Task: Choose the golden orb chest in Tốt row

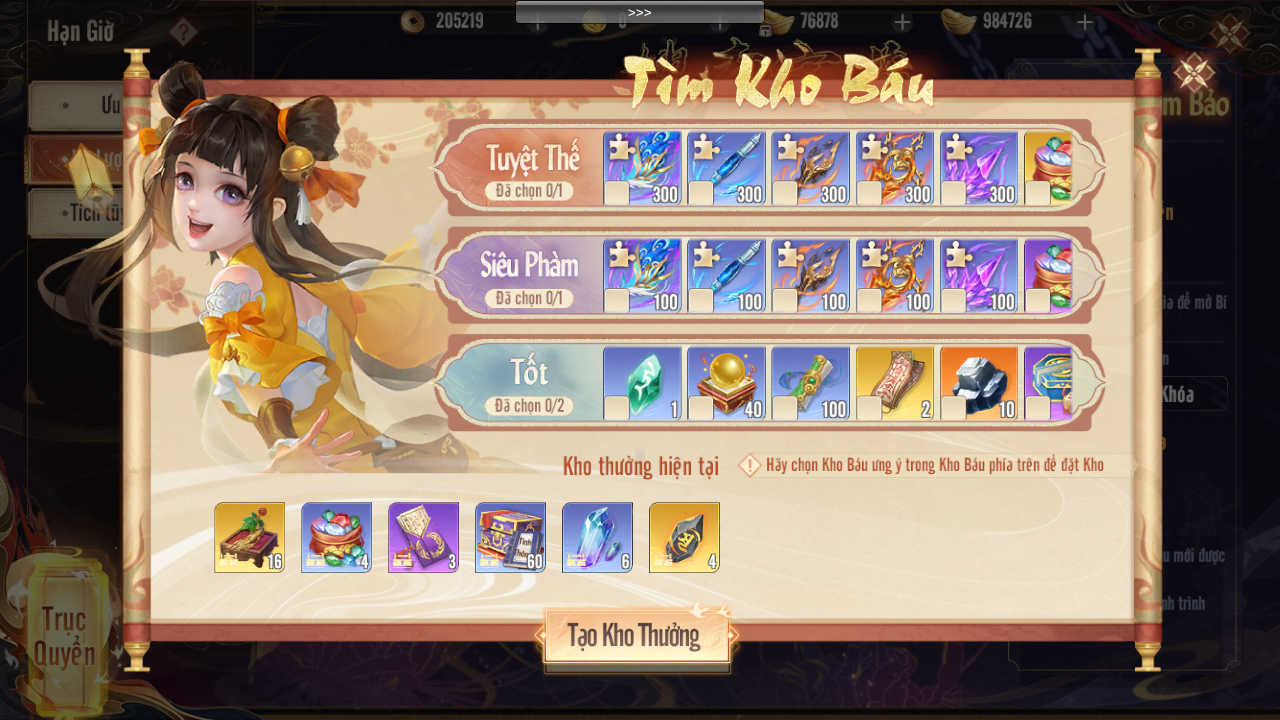Action: pos(726,383)
